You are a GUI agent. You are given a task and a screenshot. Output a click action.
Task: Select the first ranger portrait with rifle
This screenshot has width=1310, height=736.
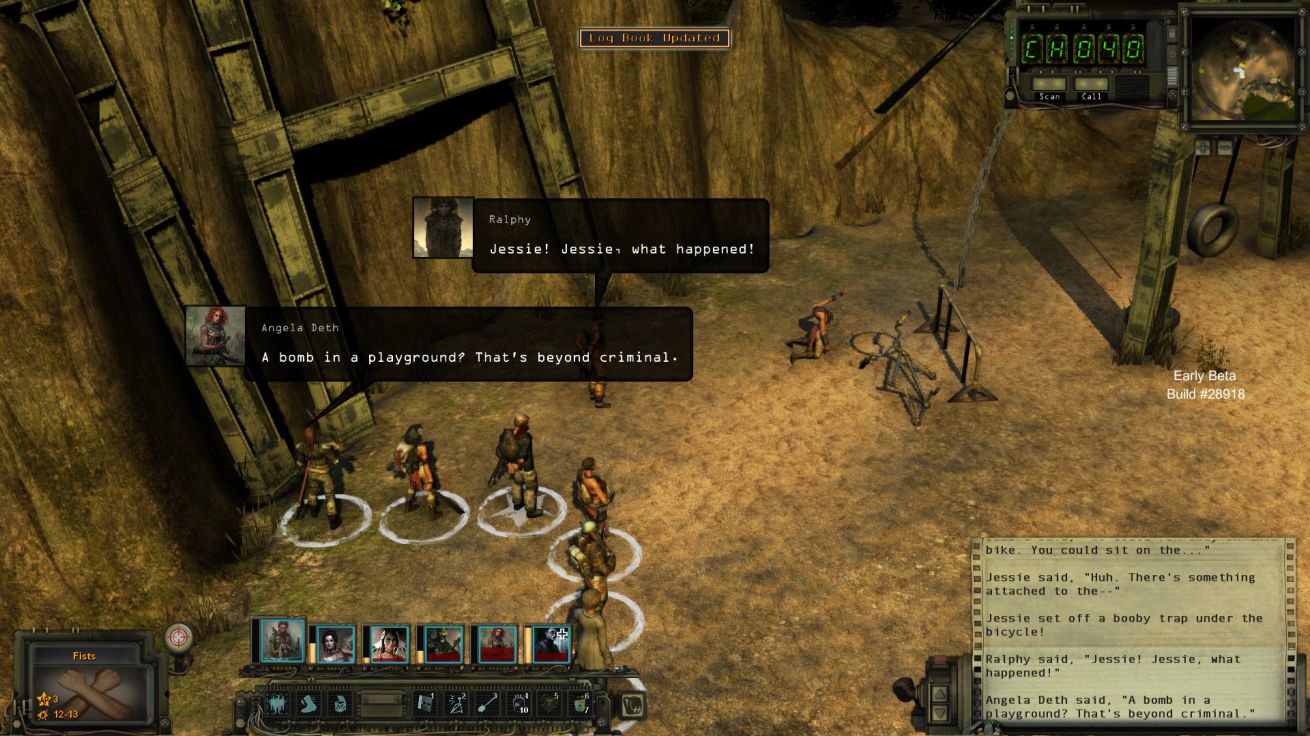(x=282, y=641)
